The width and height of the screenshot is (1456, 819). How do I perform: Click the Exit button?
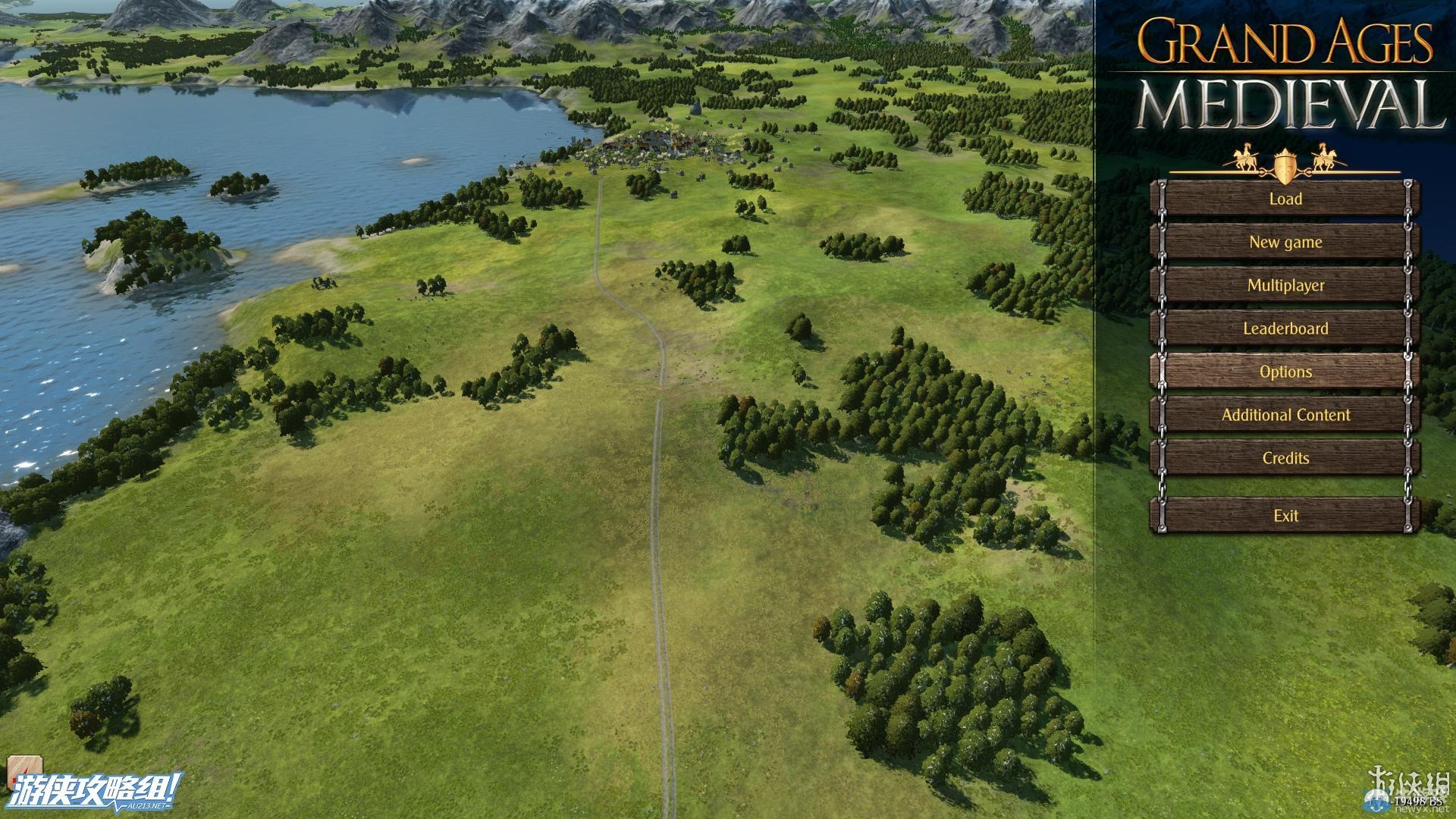pos(1285,516)
